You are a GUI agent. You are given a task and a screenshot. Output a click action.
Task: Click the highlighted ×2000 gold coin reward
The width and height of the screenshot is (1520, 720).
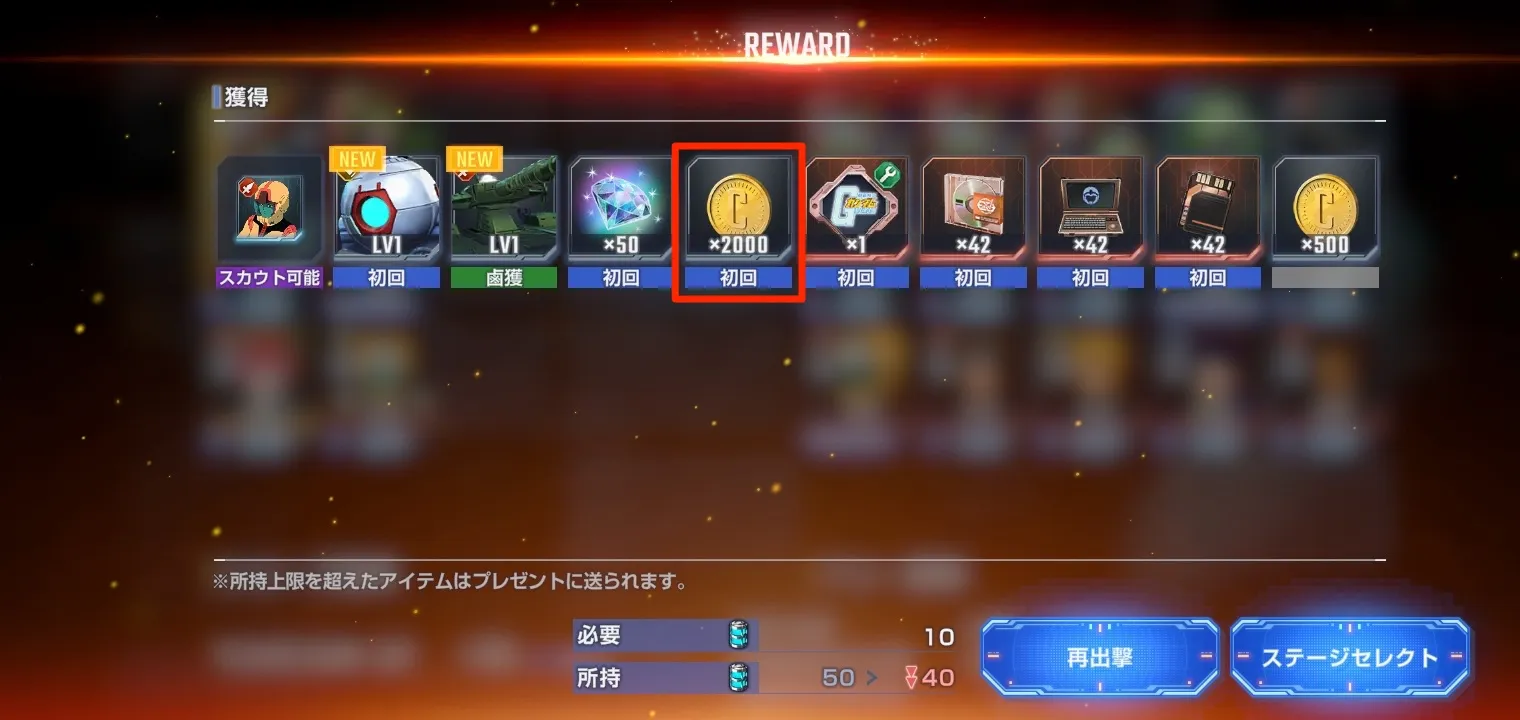(x=738, y=210)
